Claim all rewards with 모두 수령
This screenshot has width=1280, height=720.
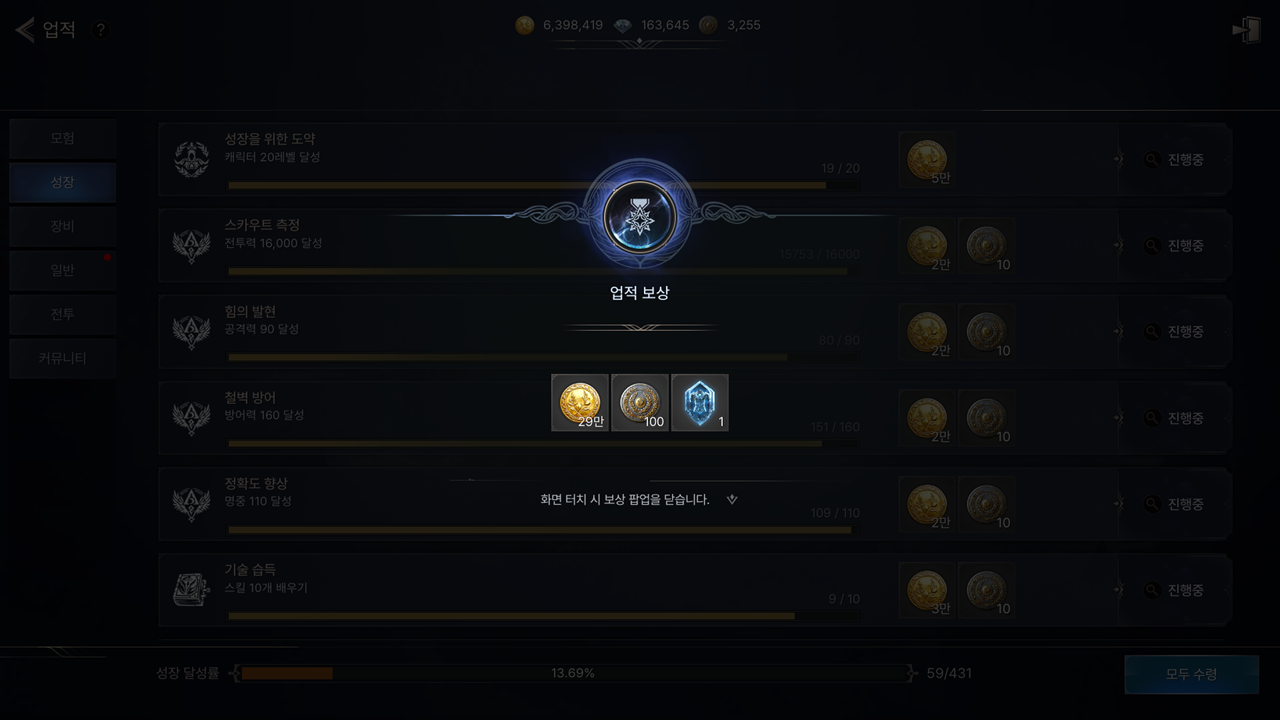(1191, 674)
